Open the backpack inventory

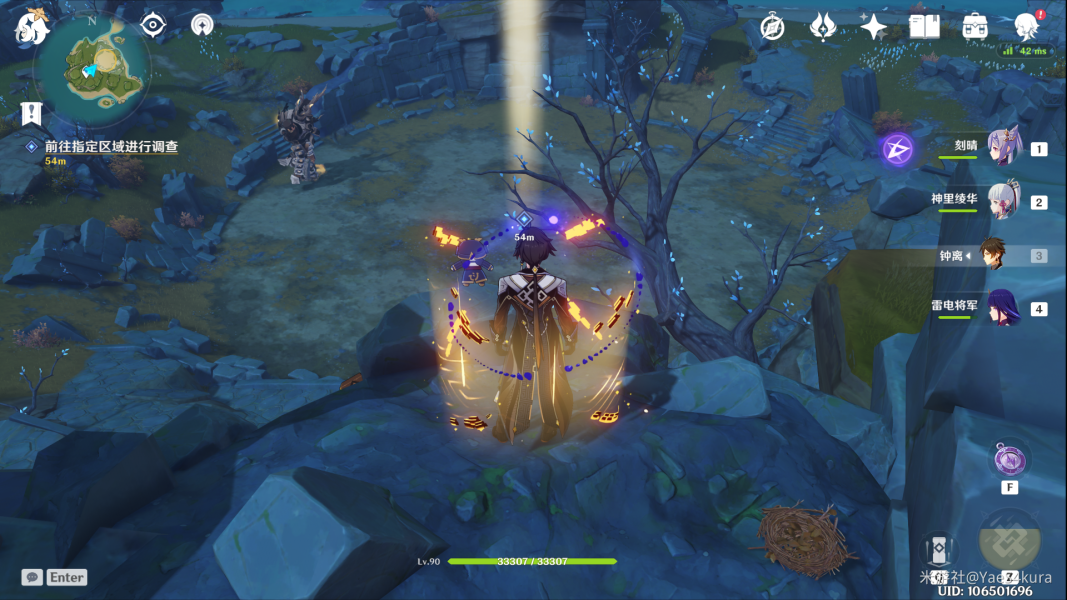point(975,27)
